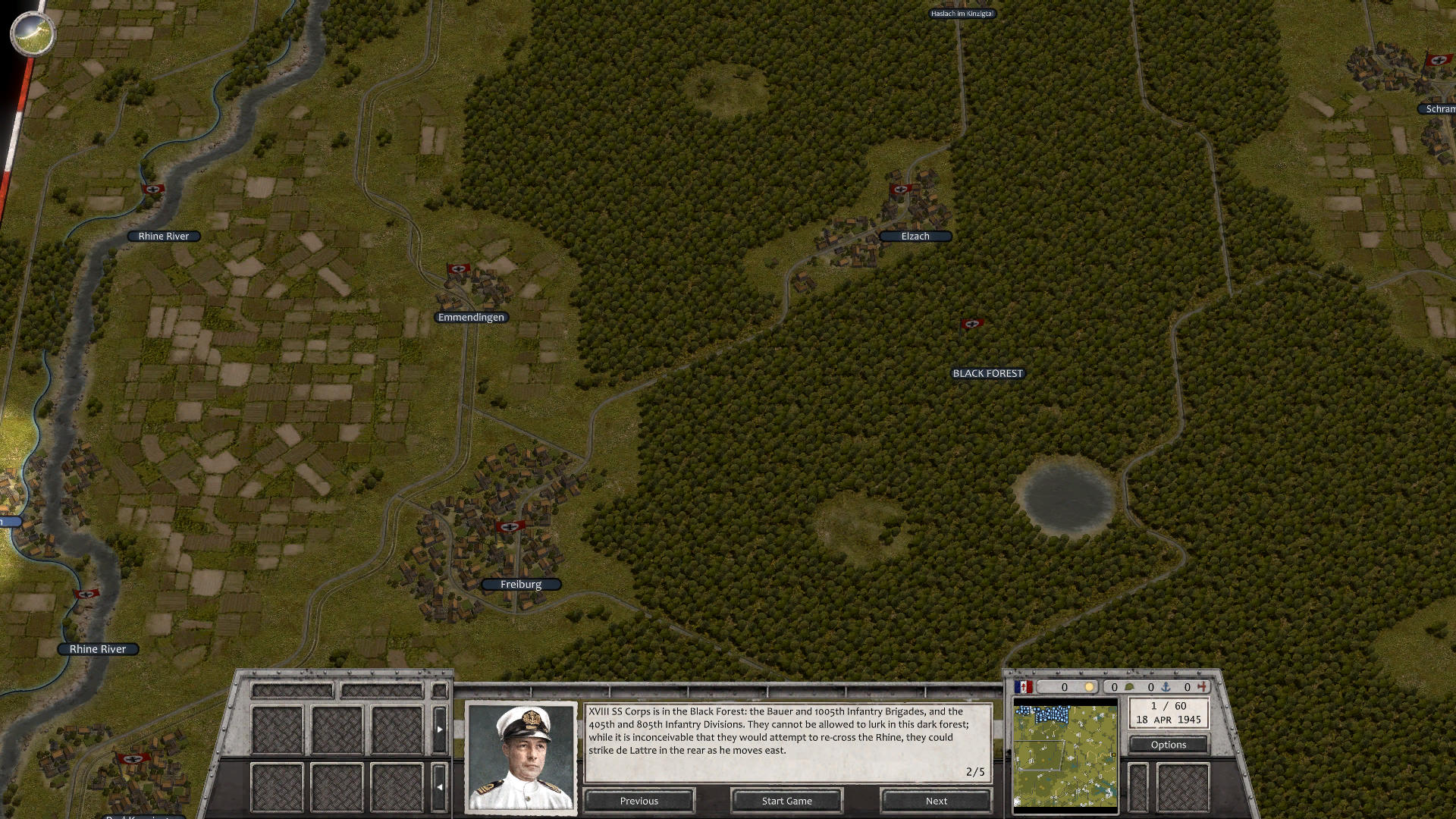Click the Haslach im Kinzigtal label at map top

(x=962, y=13)
